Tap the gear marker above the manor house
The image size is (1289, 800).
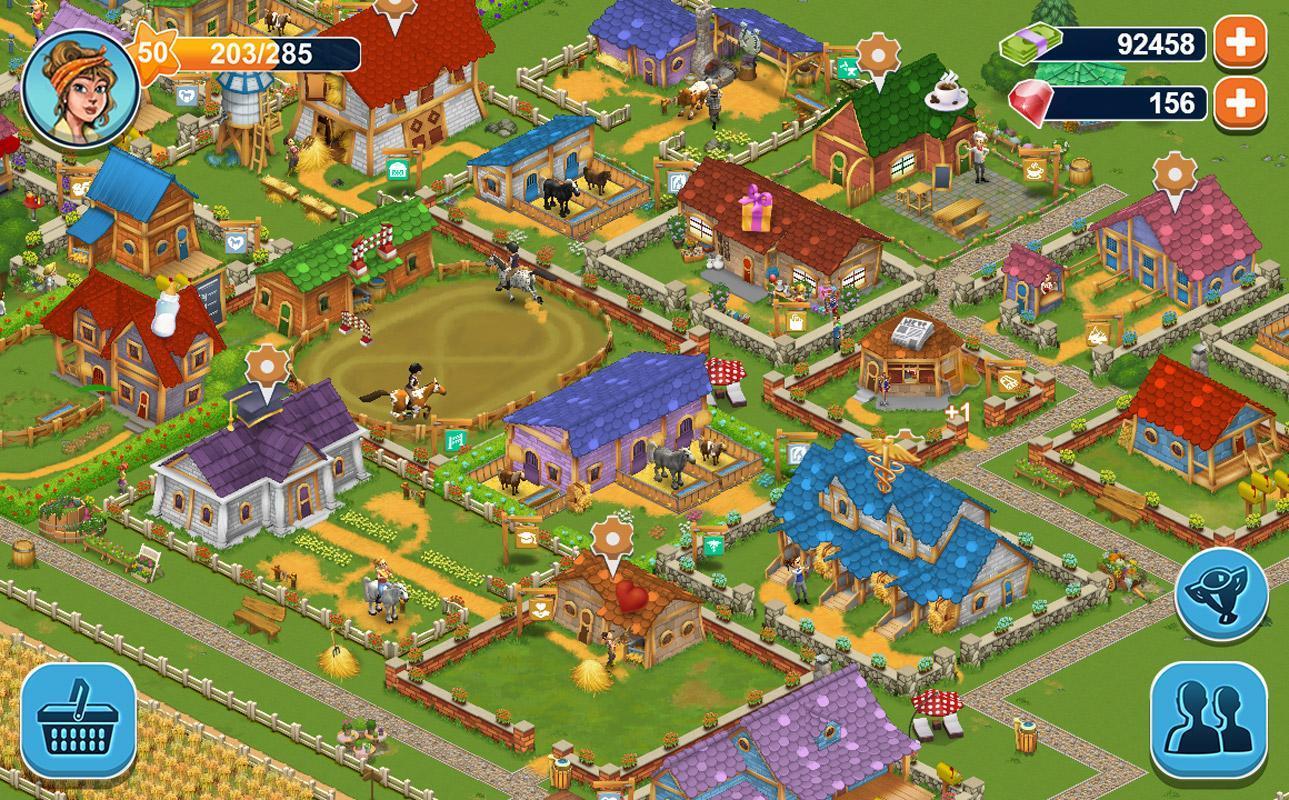pyautogui.click(x=266, y=367)
